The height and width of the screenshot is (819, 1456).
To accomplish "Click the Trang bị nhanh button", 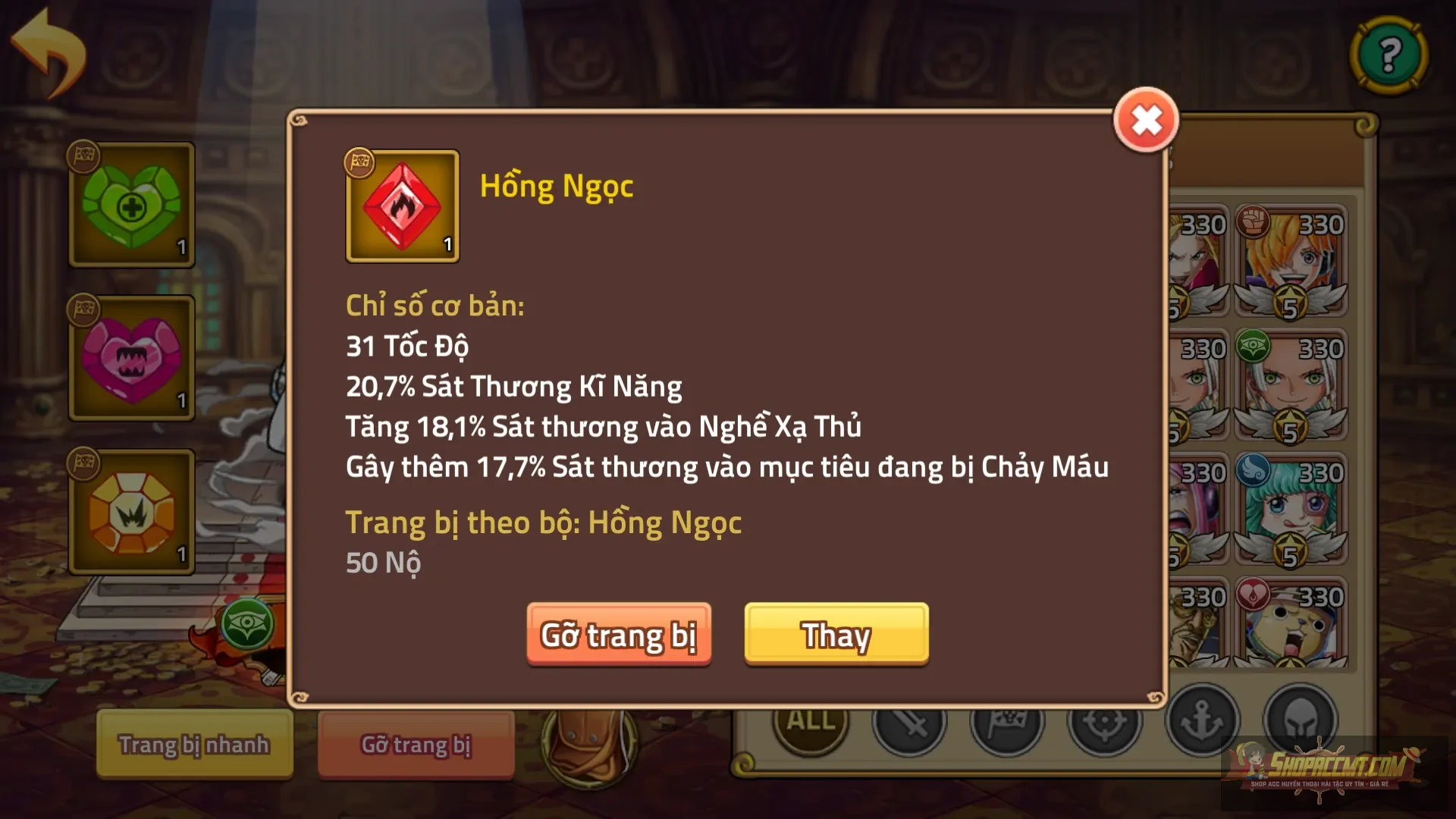I will 194,744.
